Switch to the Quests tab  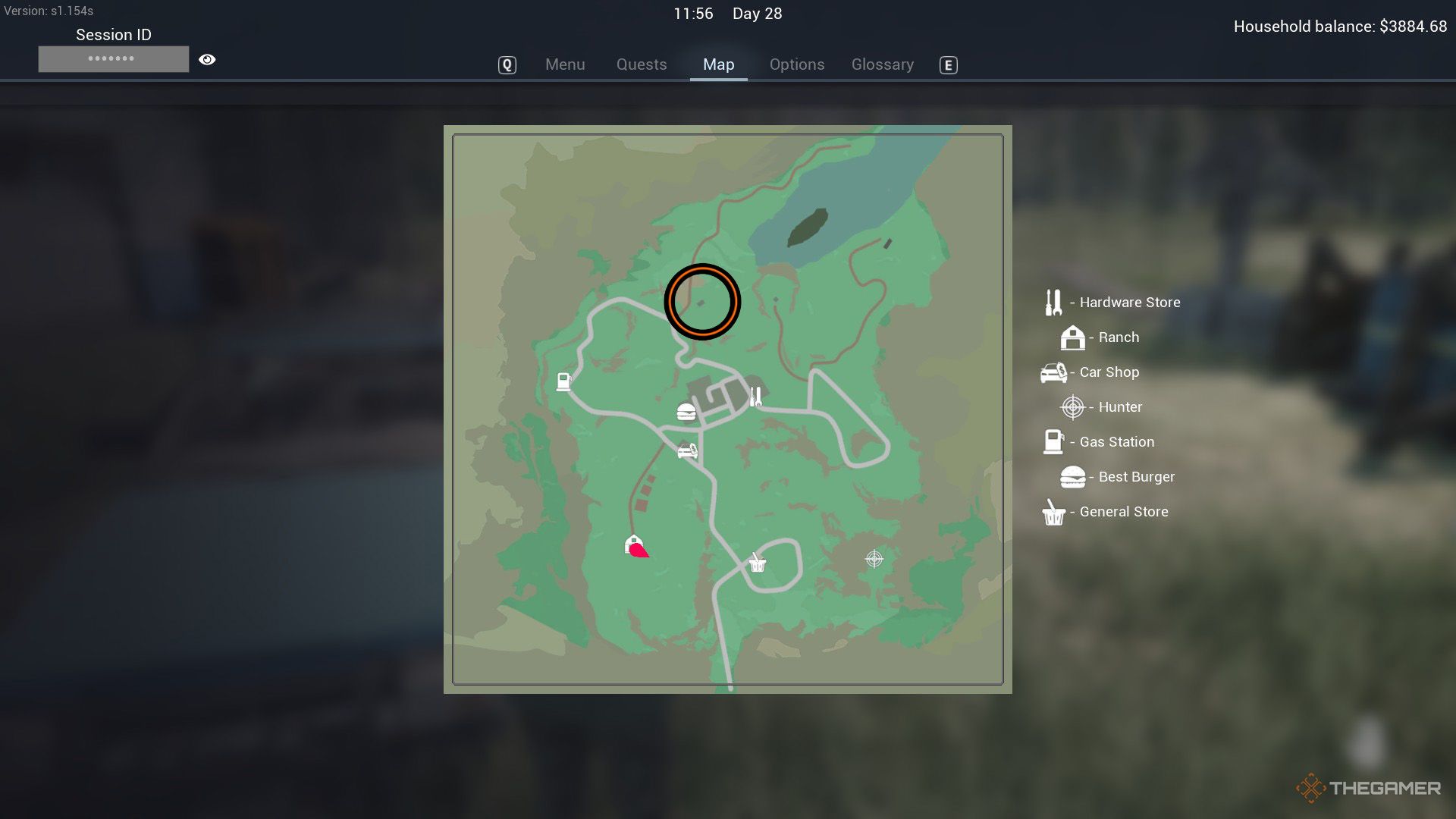tap(641, 64)
